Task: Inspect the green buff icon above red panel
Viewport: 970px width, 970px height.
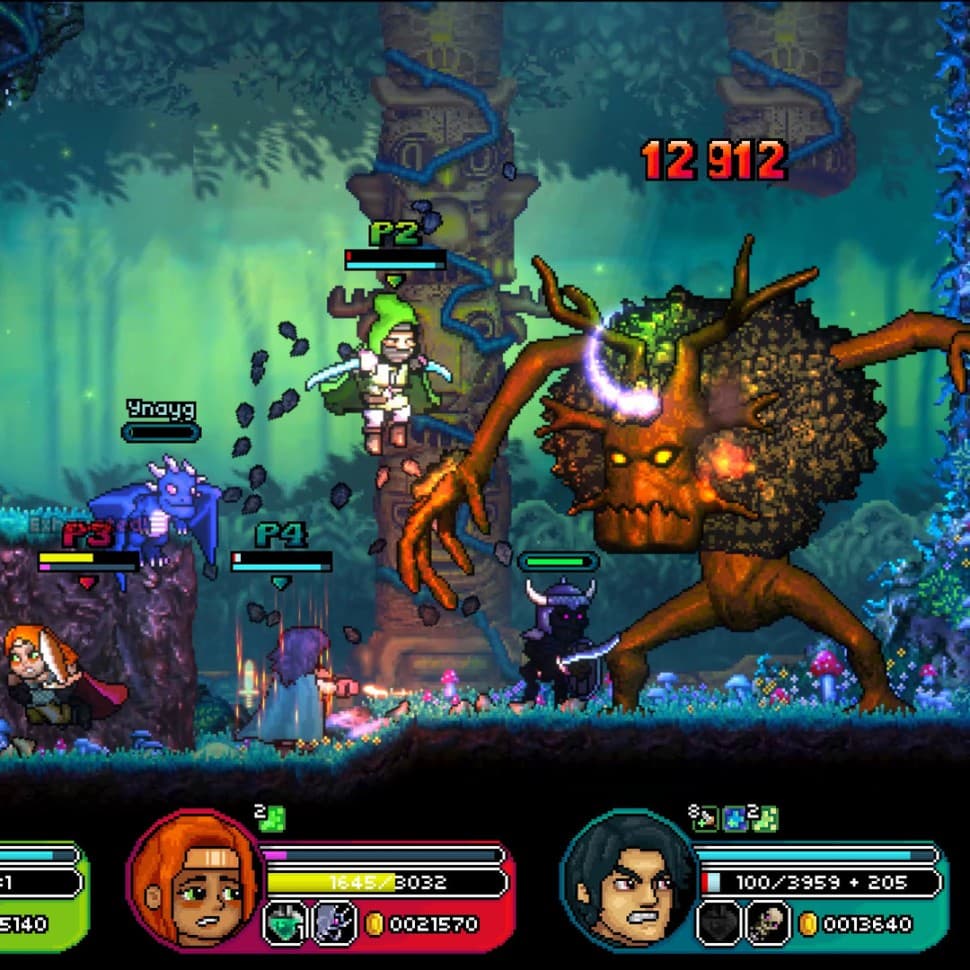Action: 270,818
